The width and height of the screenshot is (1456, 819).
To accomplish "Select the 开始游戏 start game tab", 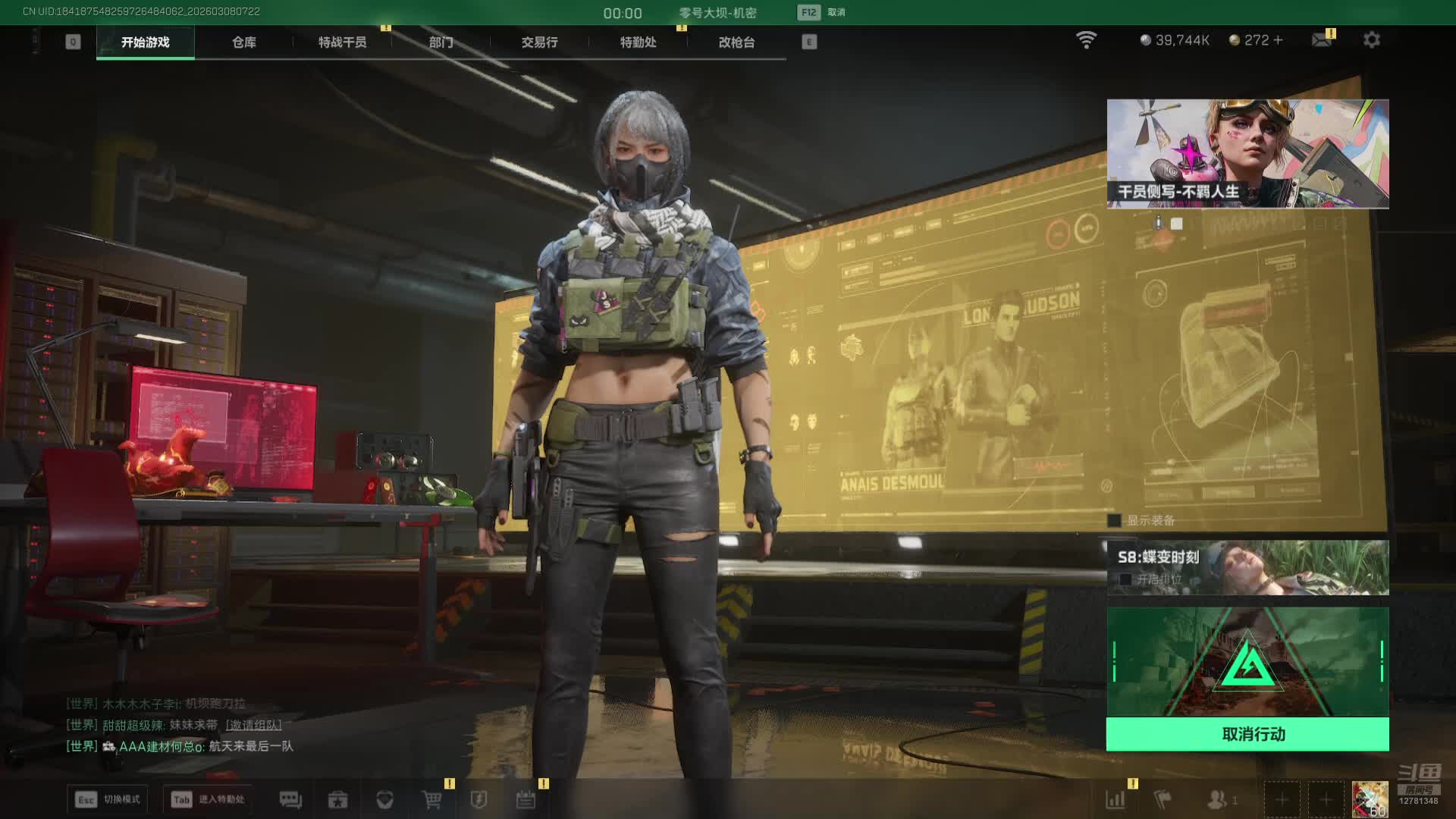I will pyautogui.click(x=146, y=42).
